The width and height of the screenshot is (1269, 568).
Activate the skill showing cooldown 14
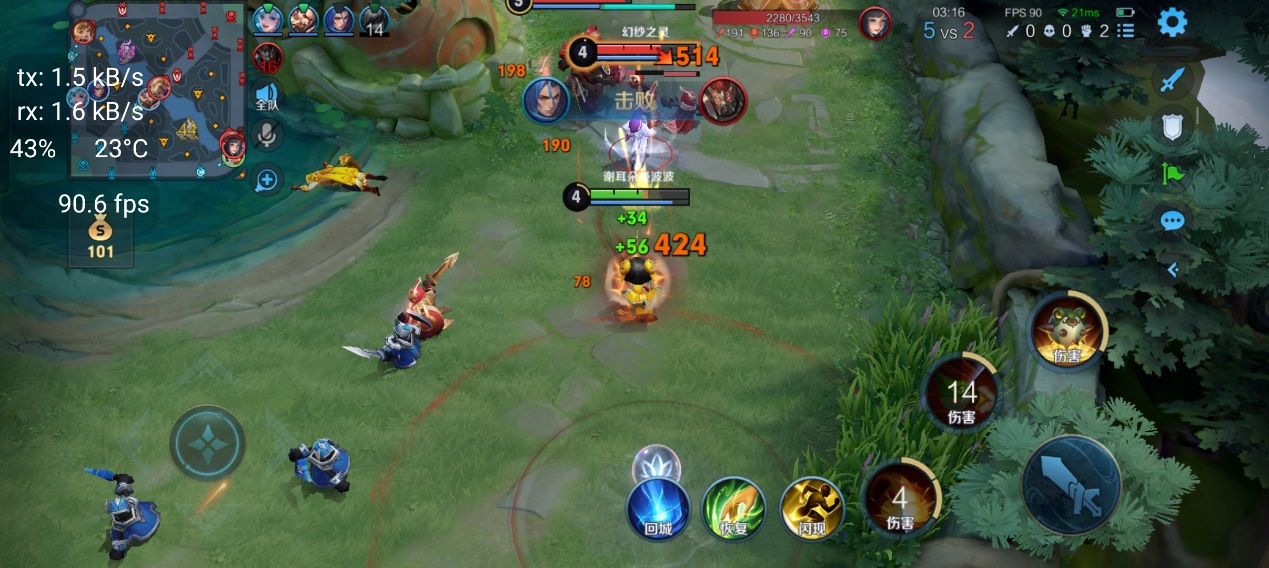pyautogui.click(x=961, y=393)
